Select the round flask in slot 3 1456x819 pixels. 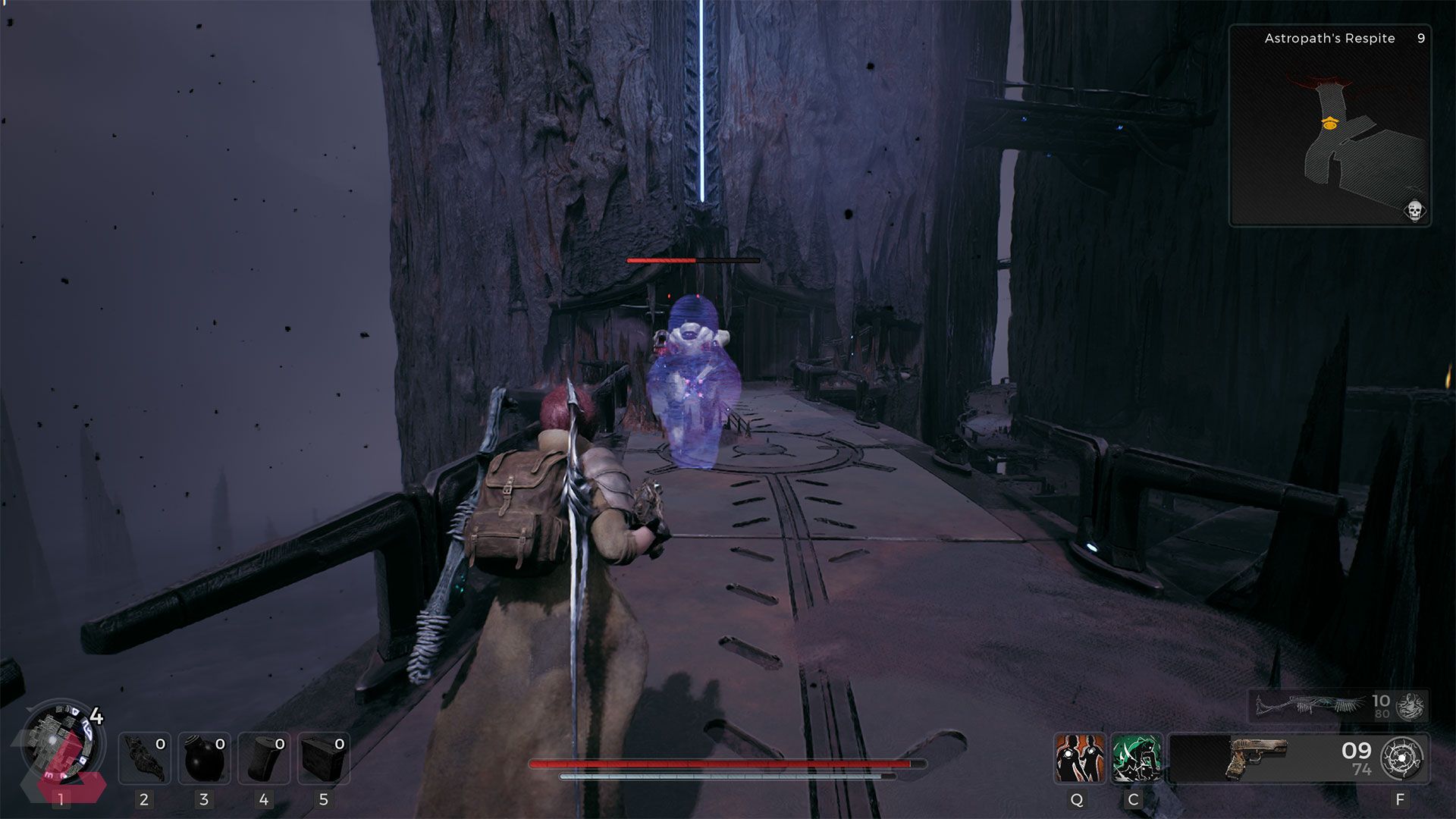coord(204,758)
